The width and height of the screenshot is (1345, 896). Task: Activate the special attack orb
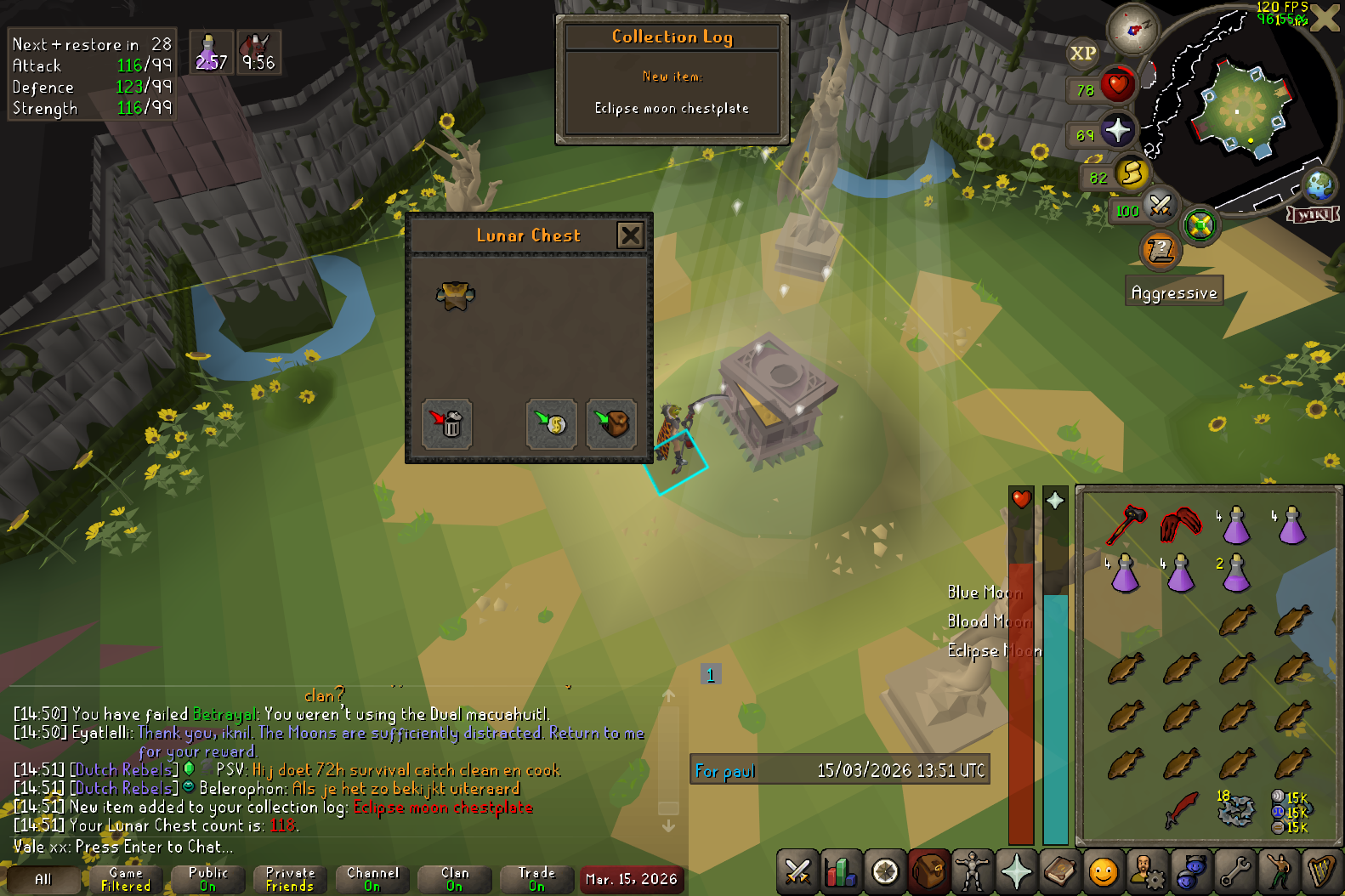1160,207
